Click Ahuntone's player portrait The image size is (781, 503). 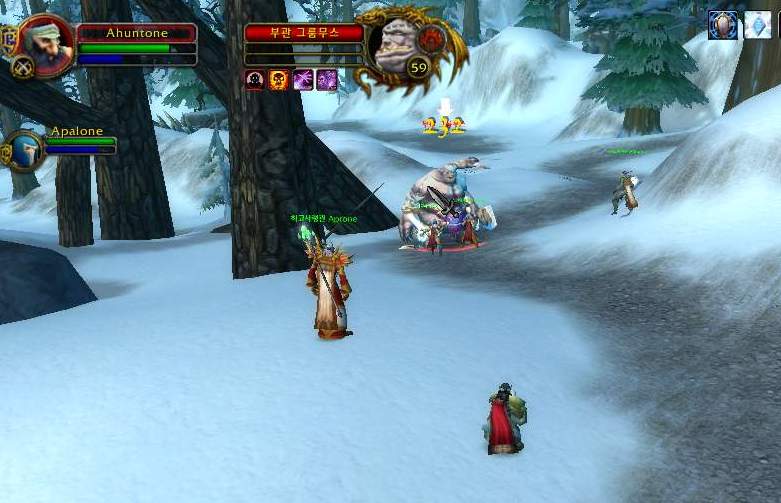[45, 42]
